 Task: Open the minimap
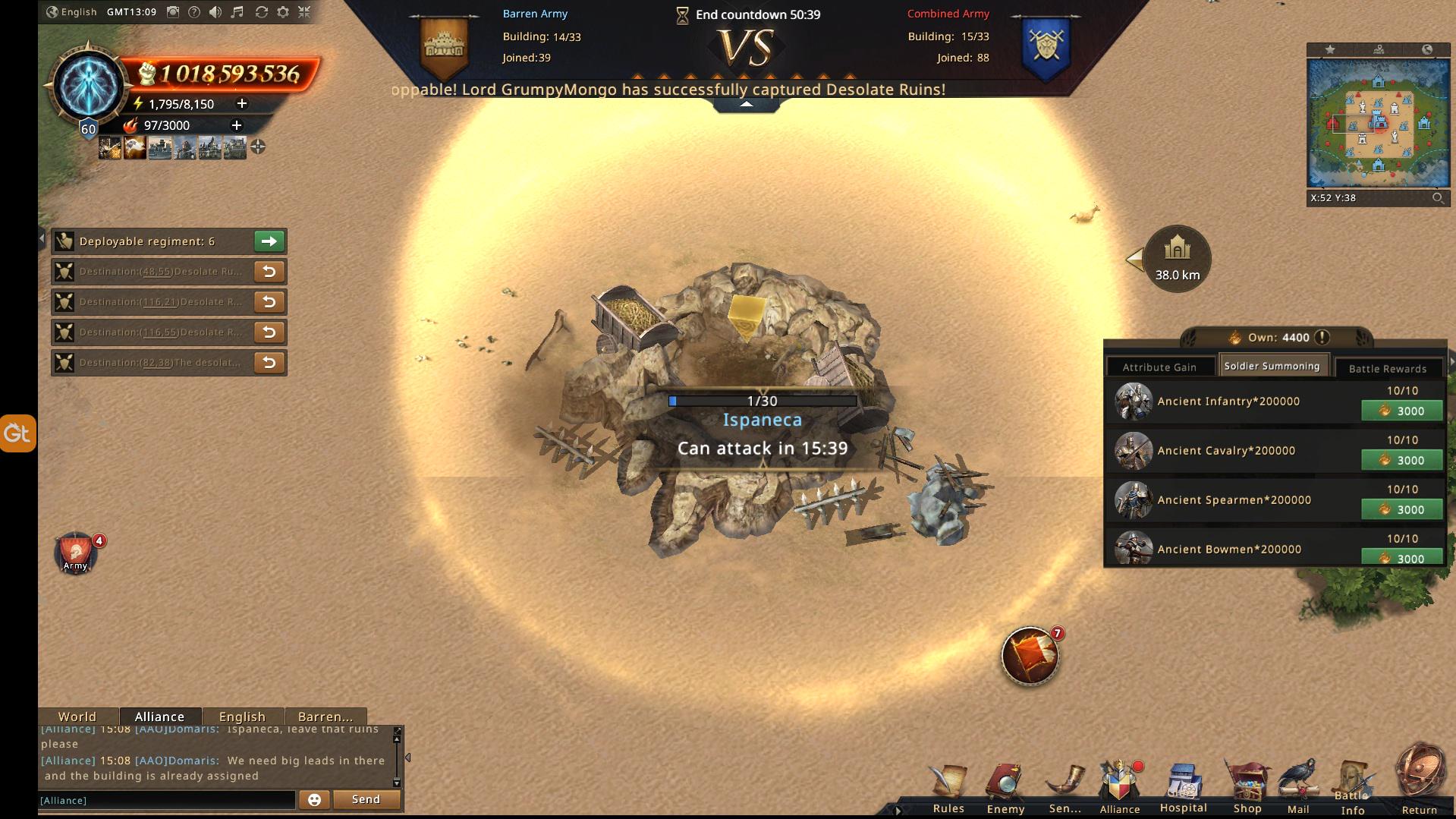pyautogui.click(x=1377, y=123)
